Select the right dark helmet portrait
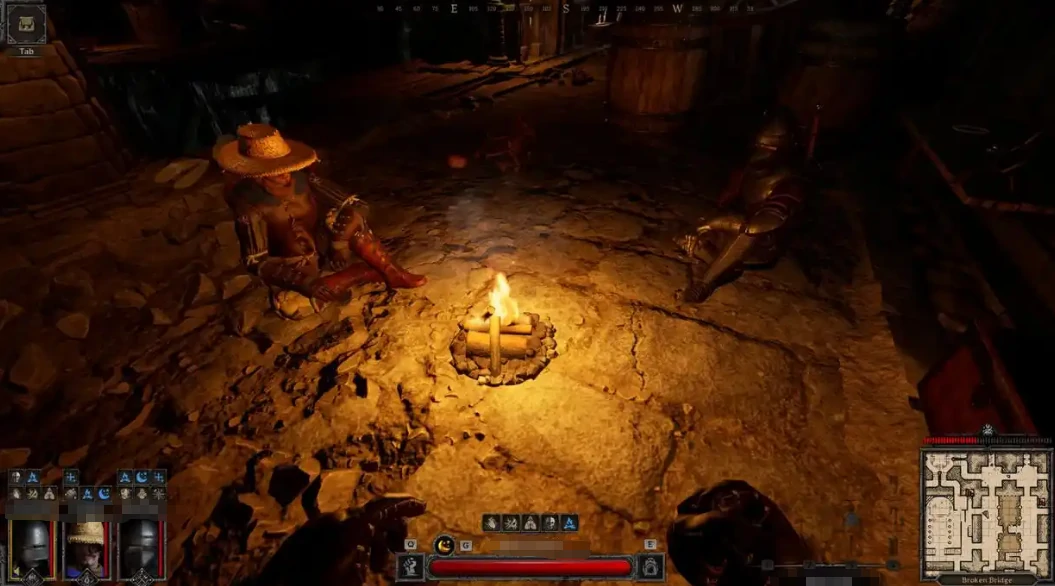Screen dimensions: 1055x586 point(141,548)
